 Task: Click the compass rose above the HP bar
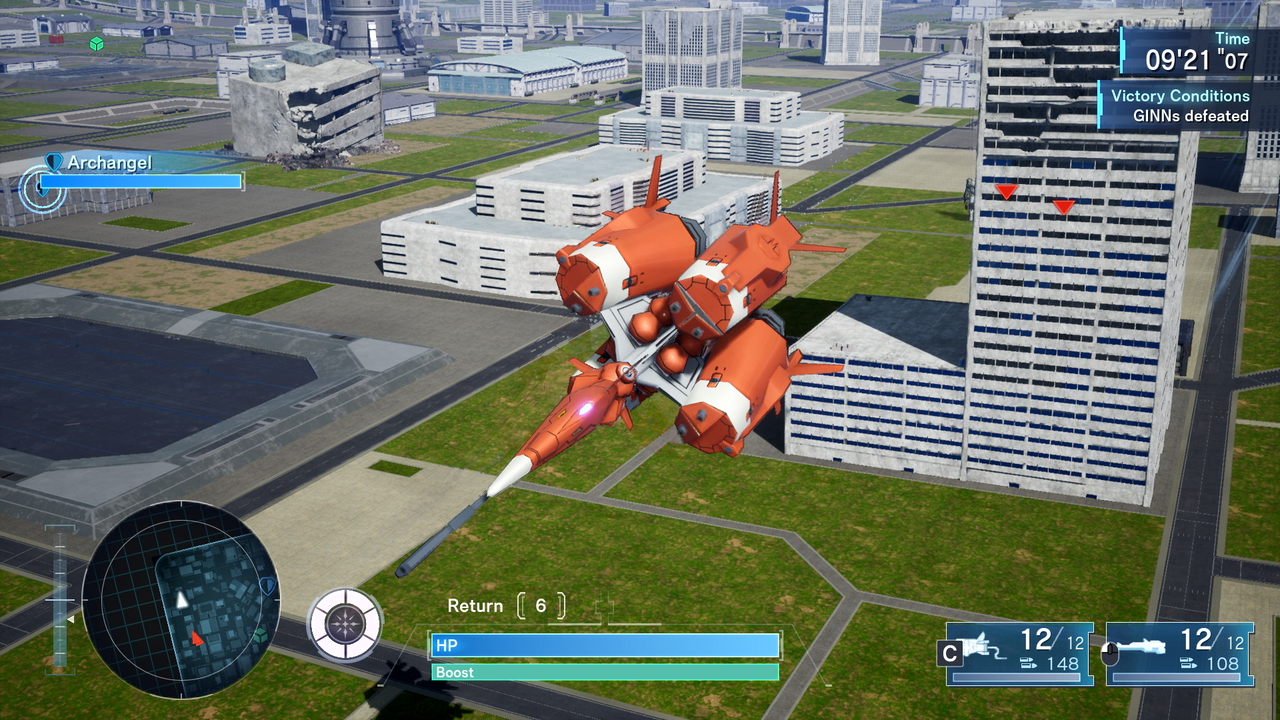344,621
